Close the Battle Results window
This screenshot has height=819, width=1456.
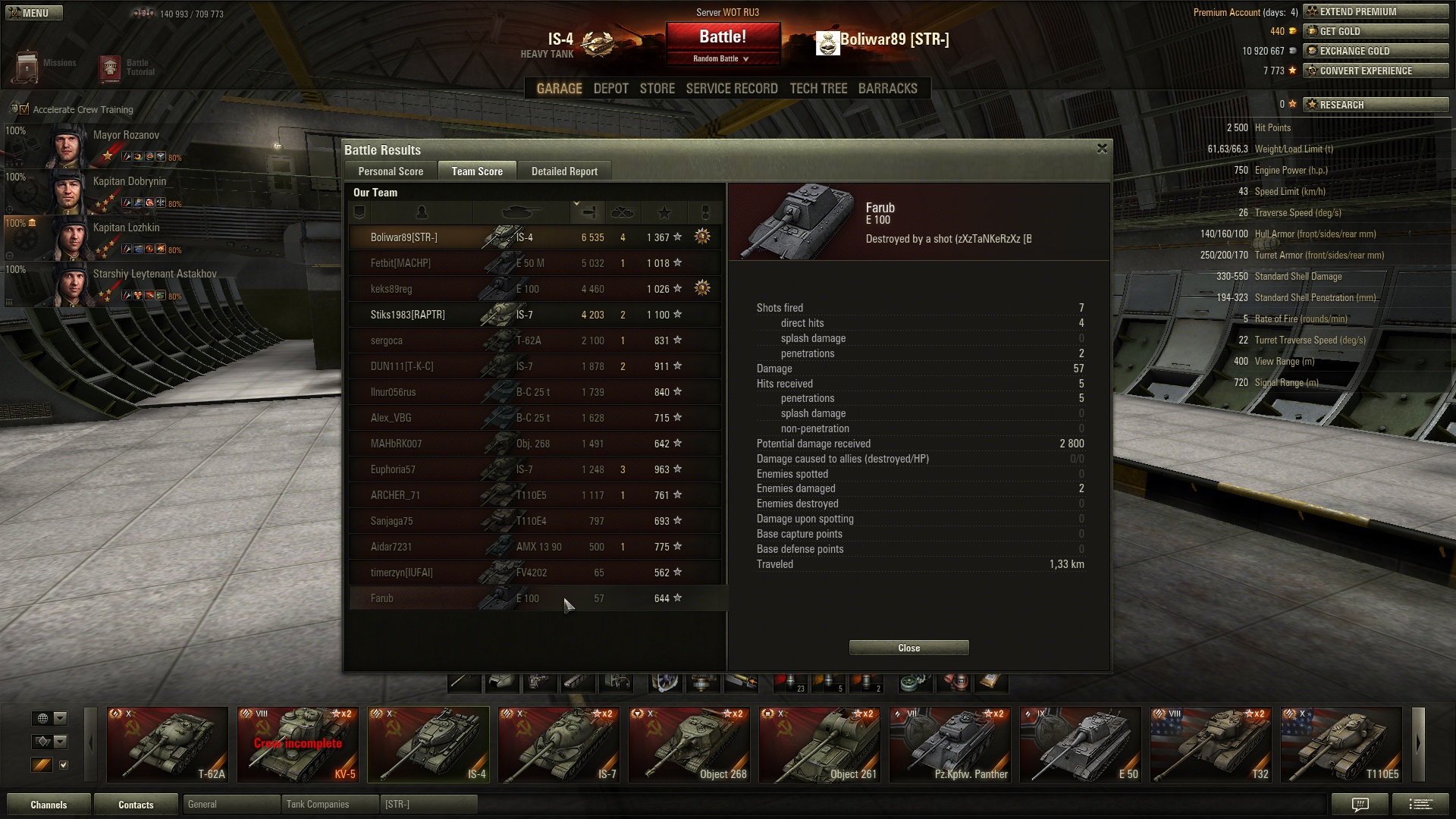(1102, 149)
